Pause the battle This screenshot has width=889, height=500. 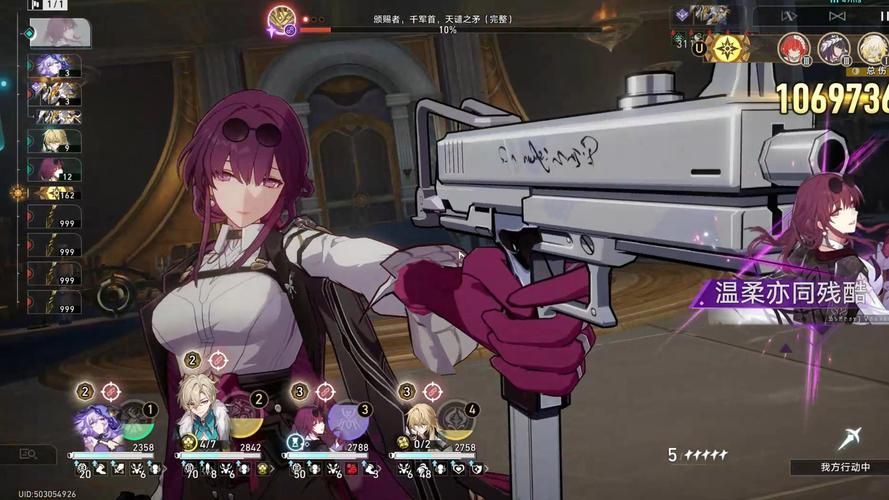pyautogui.click(x=882, y=16)
